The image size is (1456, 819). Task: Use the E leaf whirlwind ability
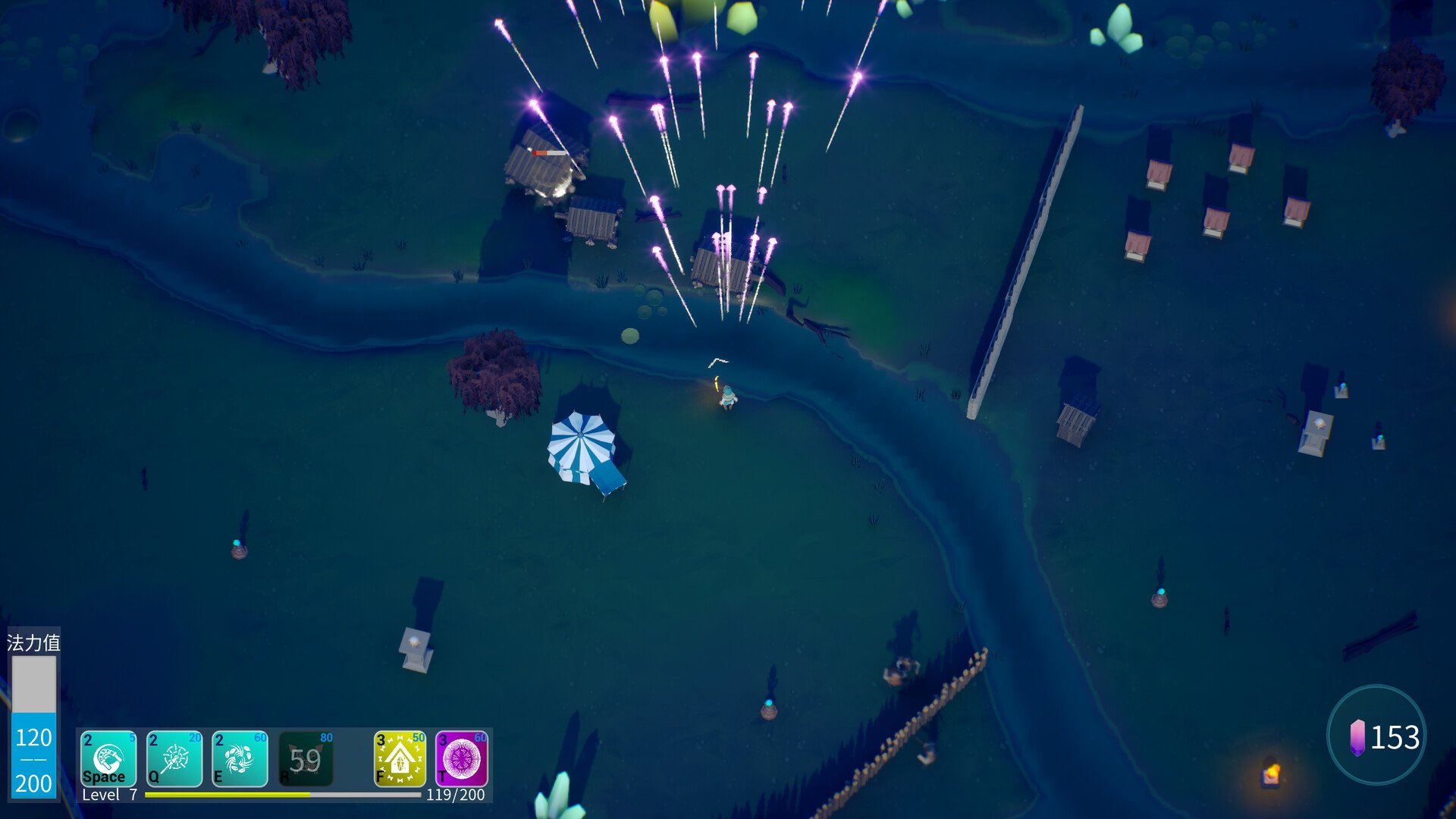pos(240,758)
